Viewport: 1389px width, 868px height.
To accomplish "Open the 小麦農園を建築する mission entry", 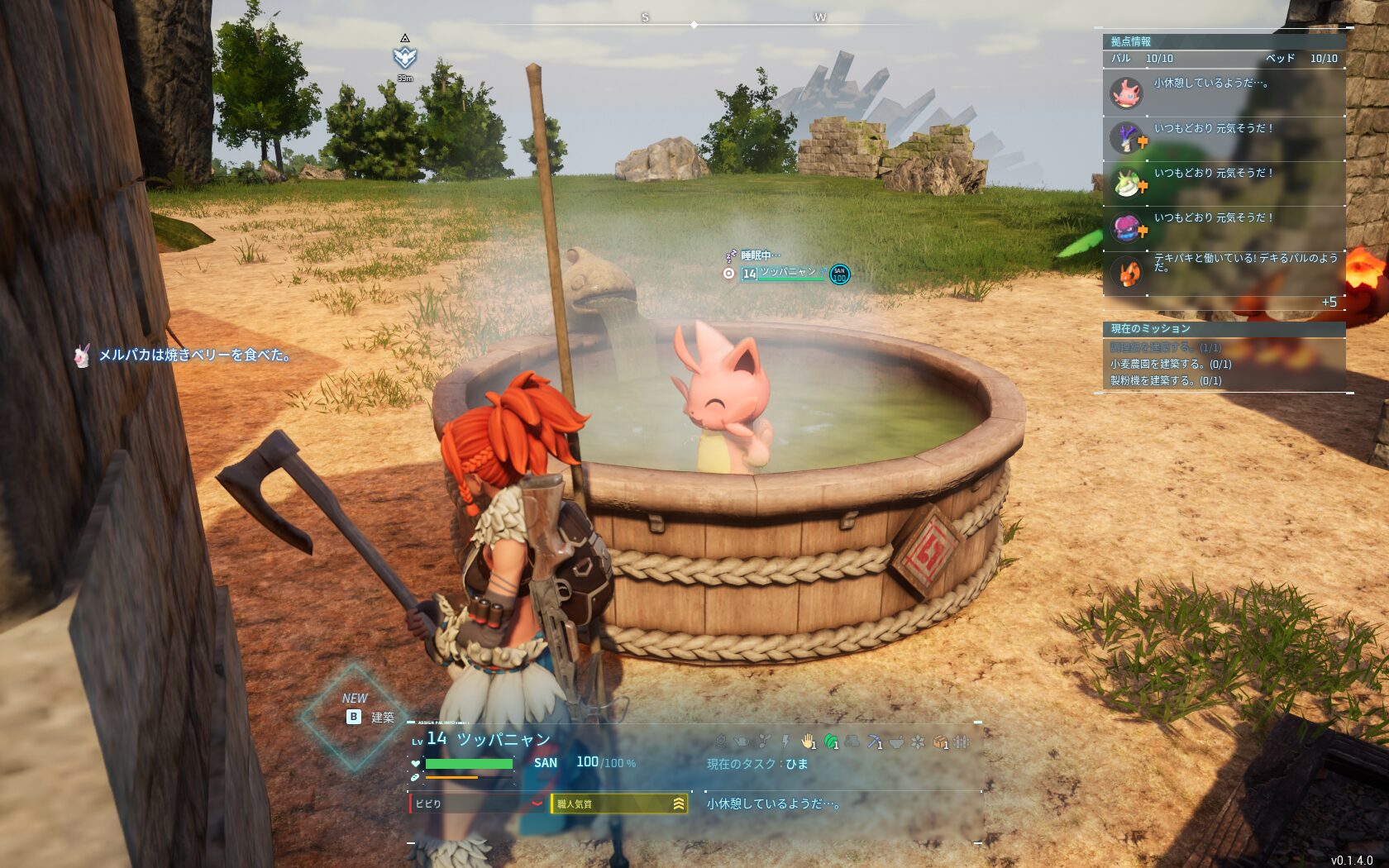I will tap(1170, 364).
